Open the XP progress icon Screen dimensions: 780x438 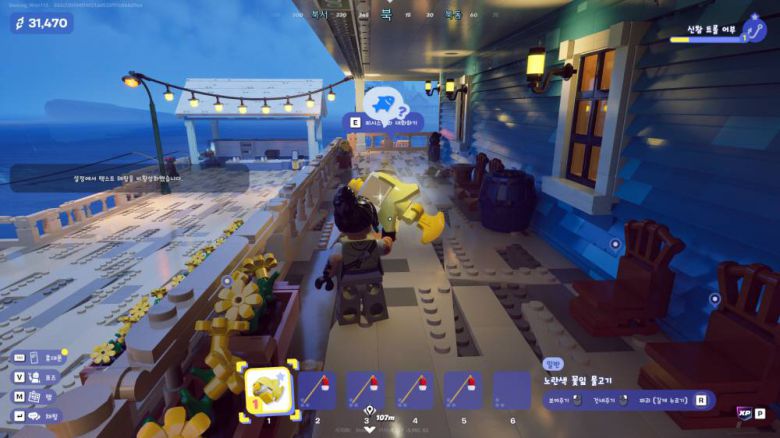pyautogui.click(x=744, y=413)
